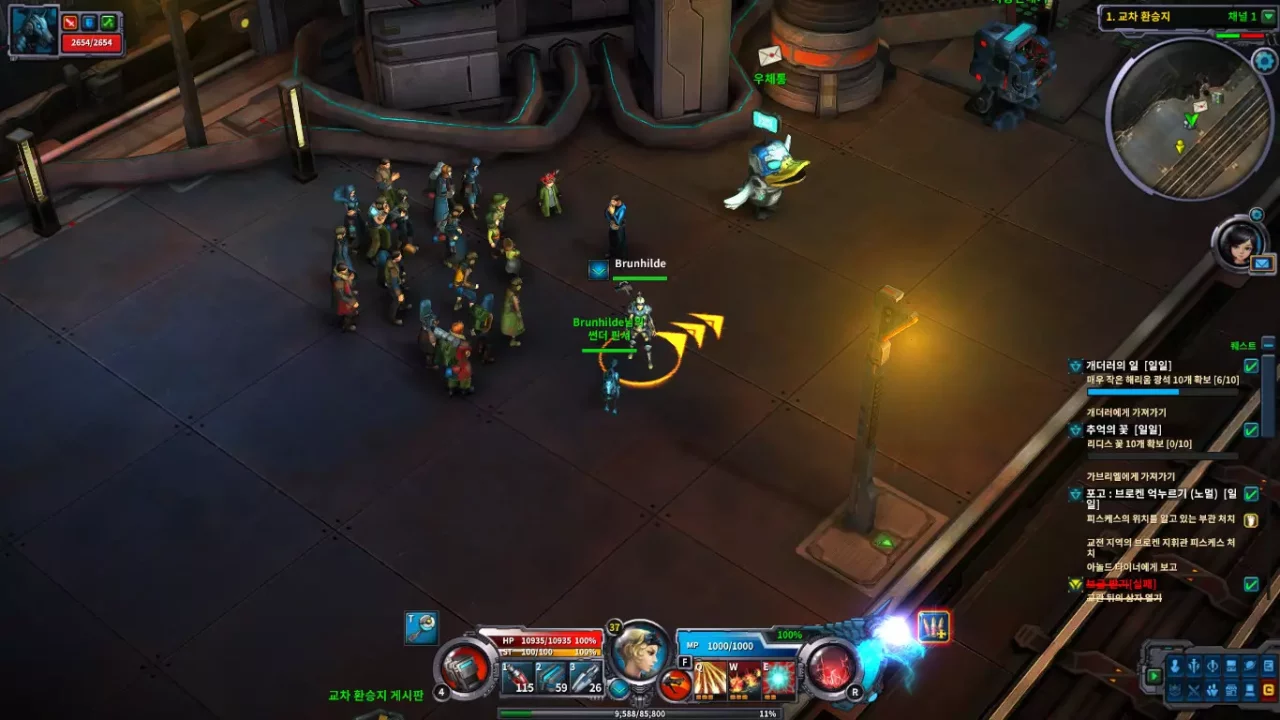Set the pet to attack mode with the red sword icon
Screen dimensions: 1280x720
pos(70,23)
